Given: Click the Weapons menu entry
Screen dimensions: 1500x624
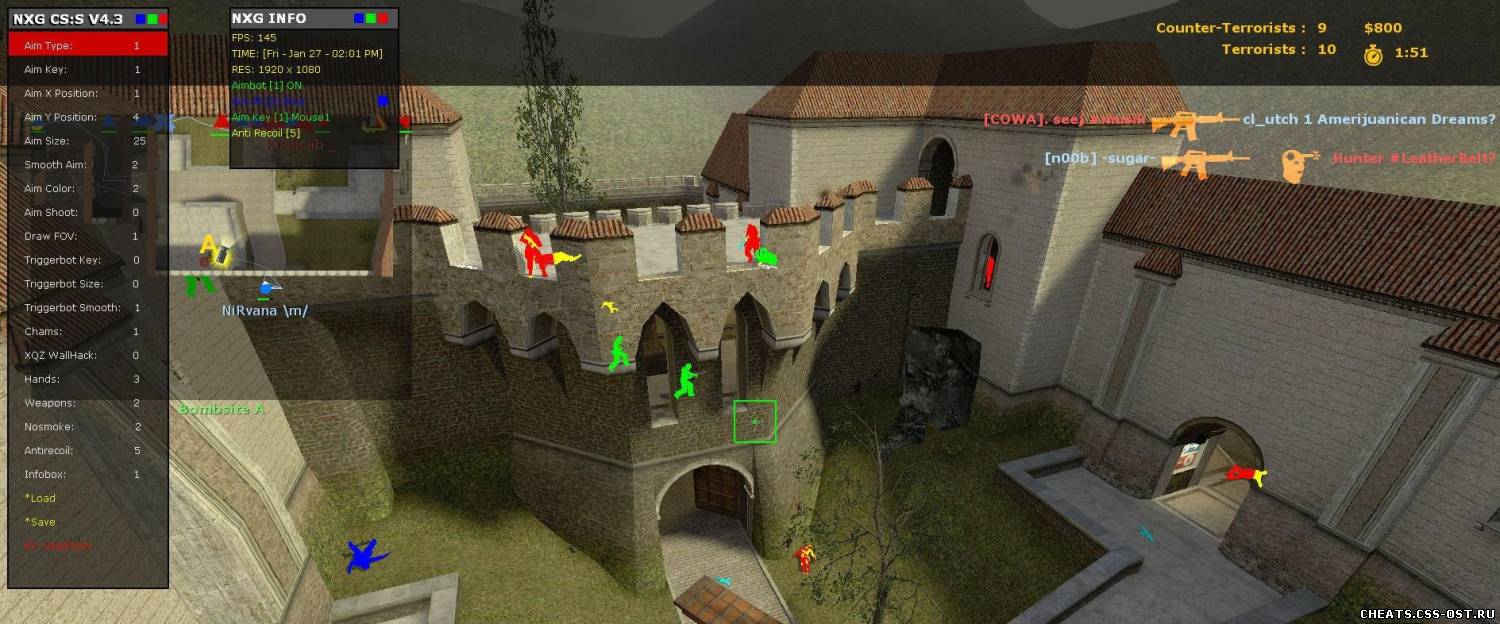Looking at the screenshot, I should pos(88,403).
